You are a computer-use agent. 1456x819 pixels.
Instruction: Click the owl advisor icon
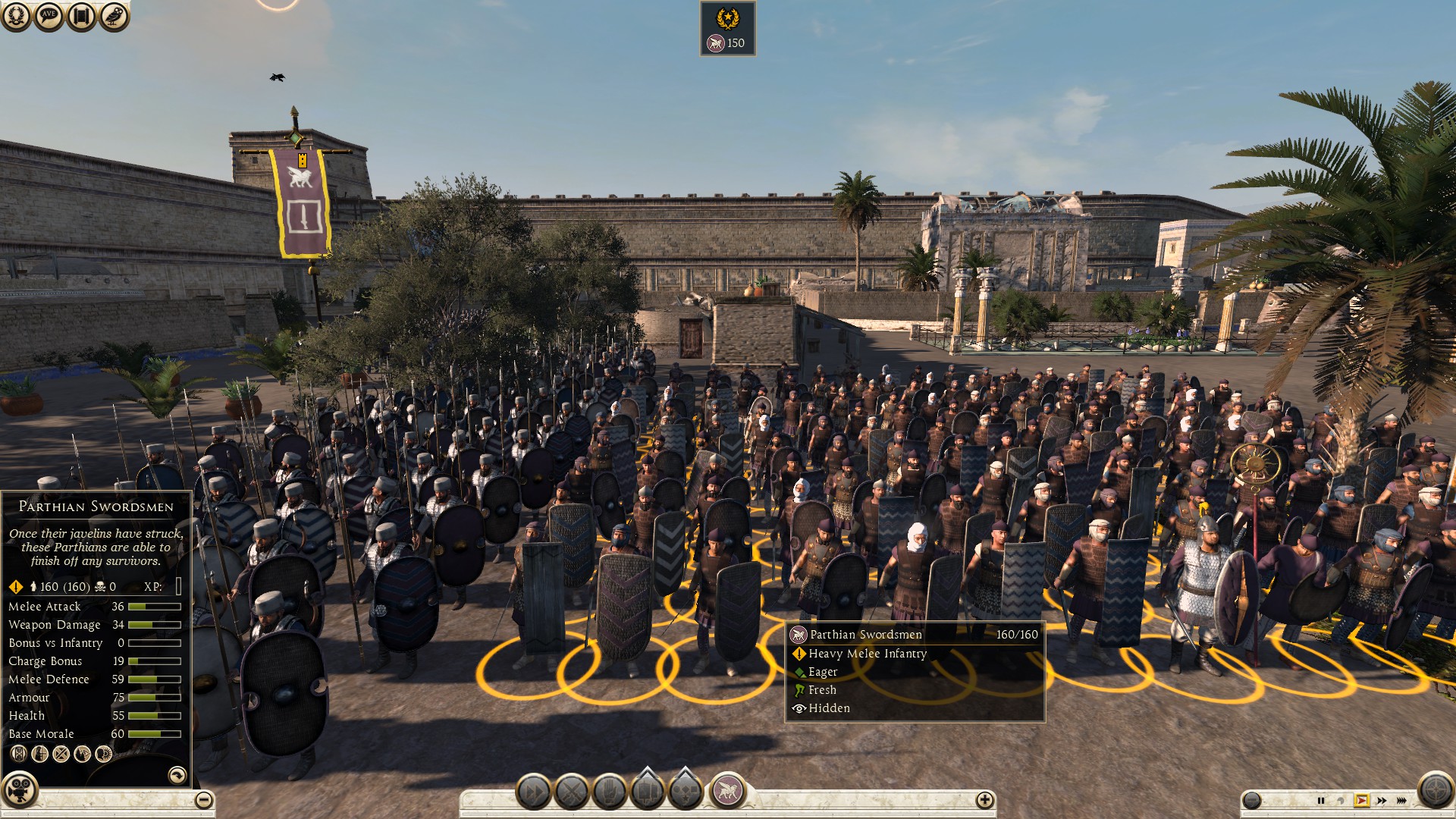coord(114,16)
